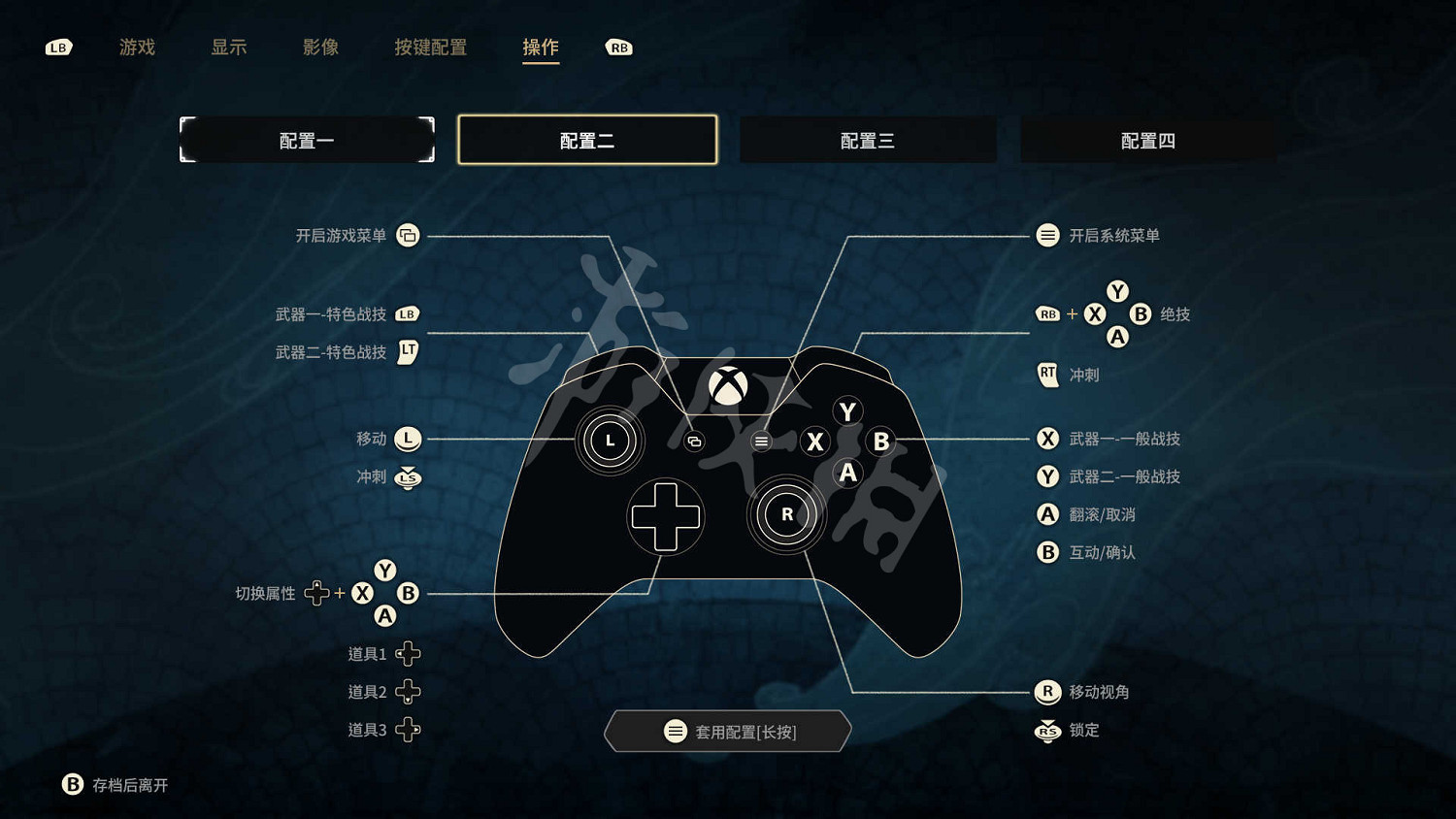1456x819 pixels.
Task: Click the RS stick icon next to 锁定
Action: [x=1047, y=731]
